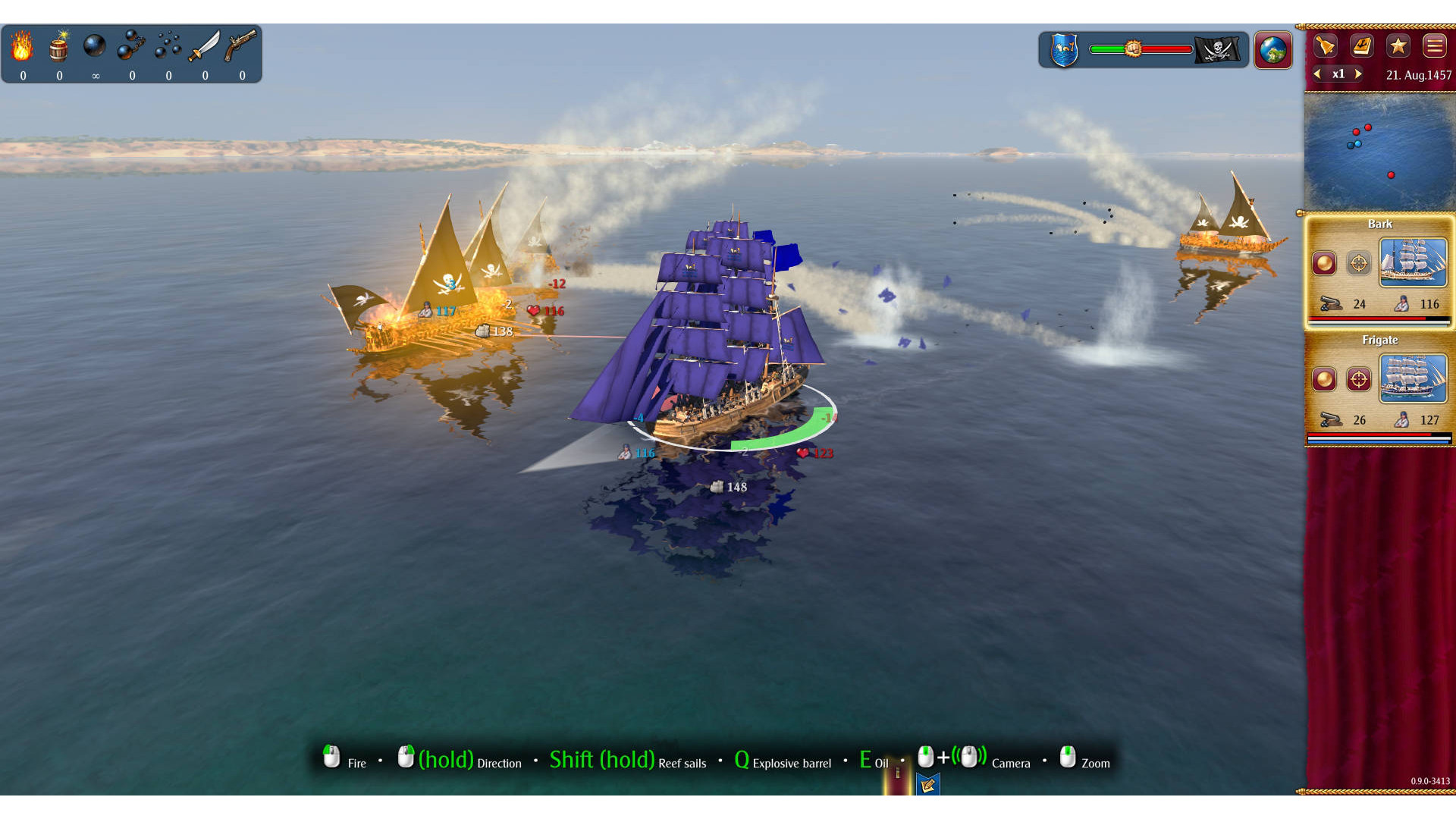Open the bell notifications button
1456x819 pixels.
[x=1325, y=46]
